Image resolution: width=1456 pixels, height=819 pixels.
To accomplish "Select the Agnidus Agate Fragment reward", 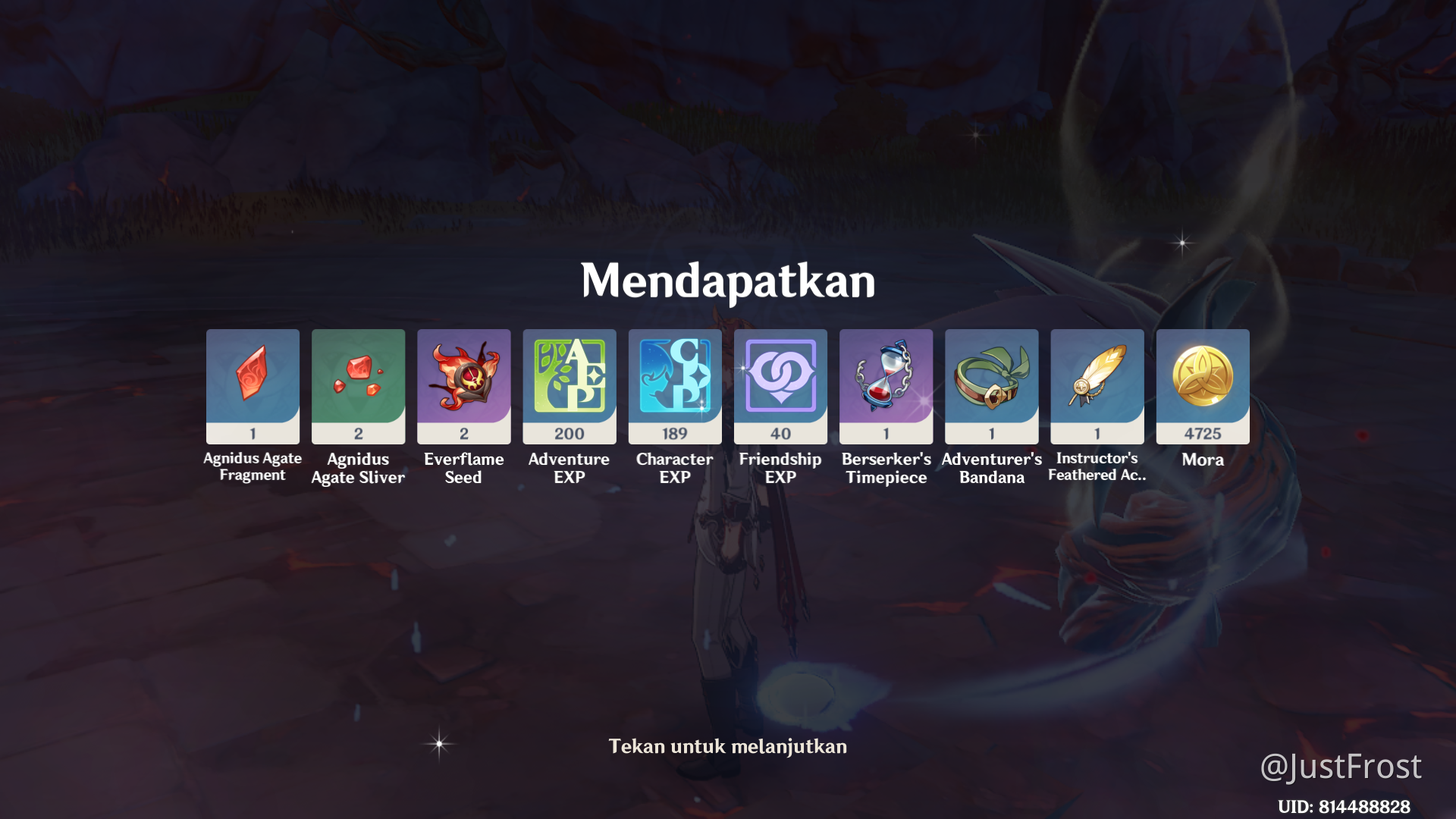I will [x=253, y=385].
